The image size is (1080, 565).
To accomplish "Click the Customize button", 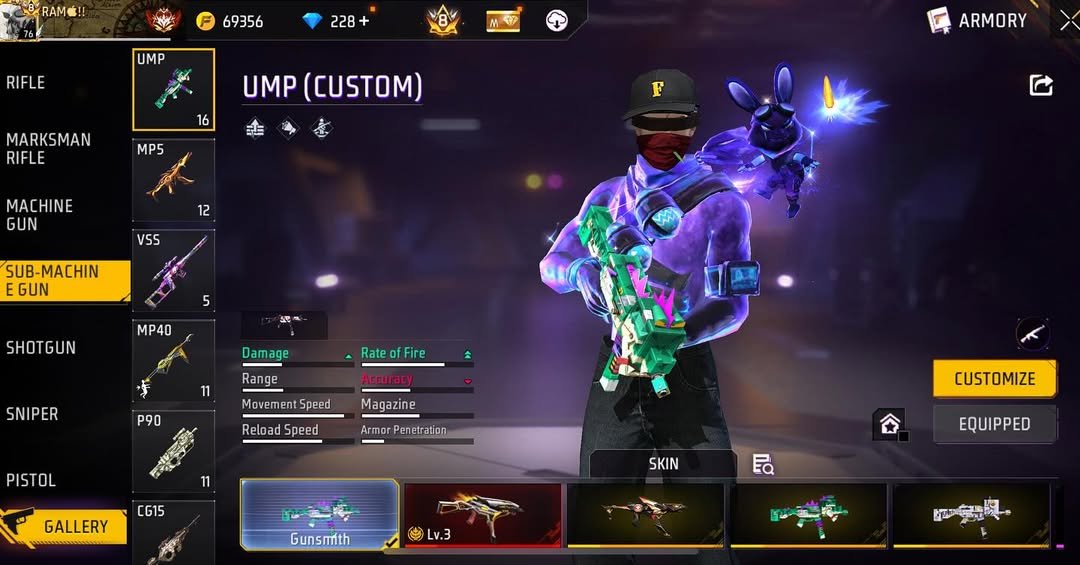I will (994, 379).
